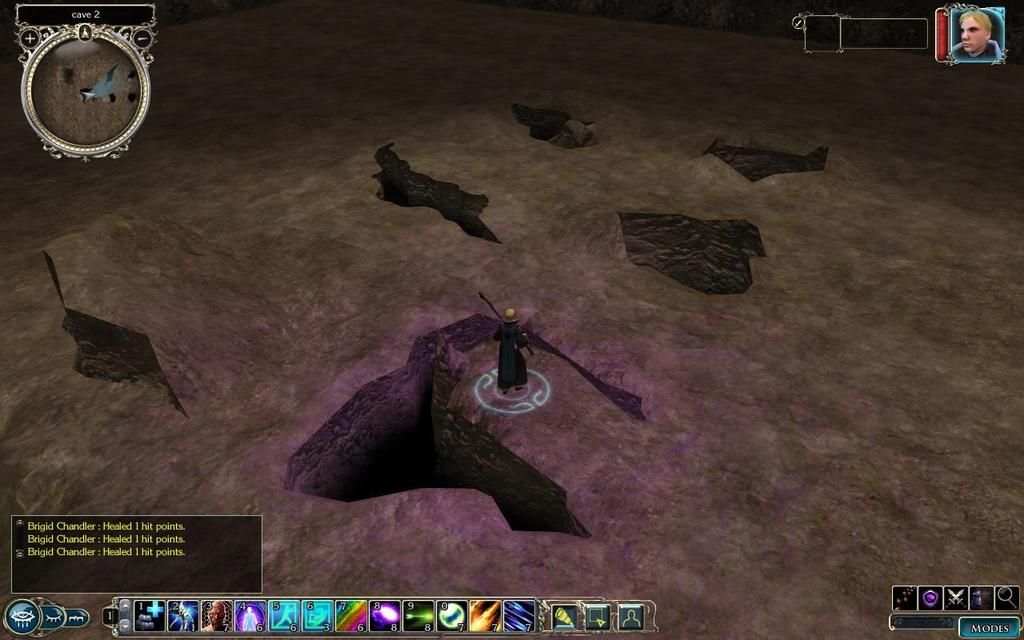Activate the purple glowing figure spell in slot 4
This screenshot has height=640, width=1024.
click(x=250, y=615)
